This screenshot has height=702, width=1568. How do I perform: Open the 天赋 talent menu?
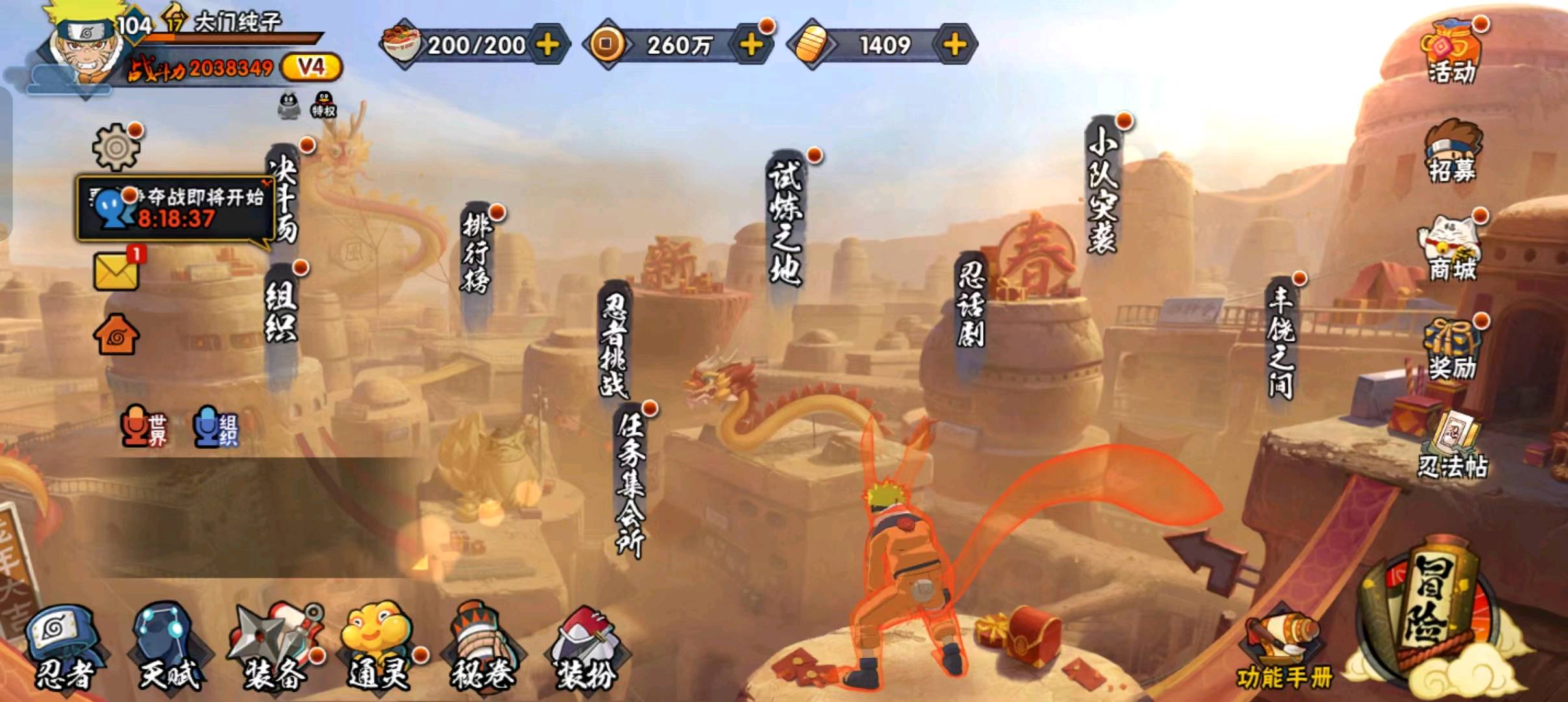(x=169, y=648)
